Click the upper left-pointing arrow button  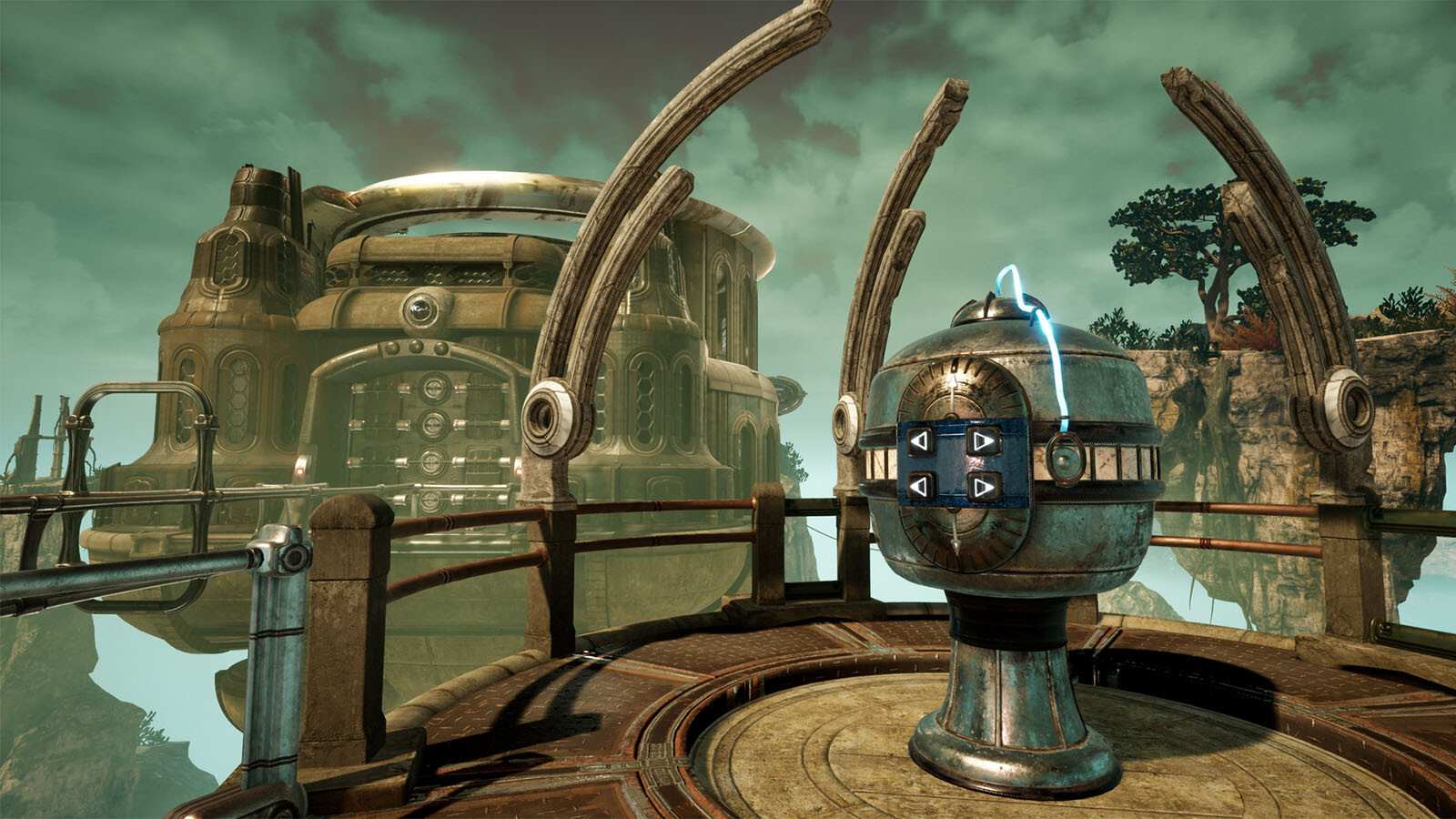pyautogui.click(x=921, y=442)
